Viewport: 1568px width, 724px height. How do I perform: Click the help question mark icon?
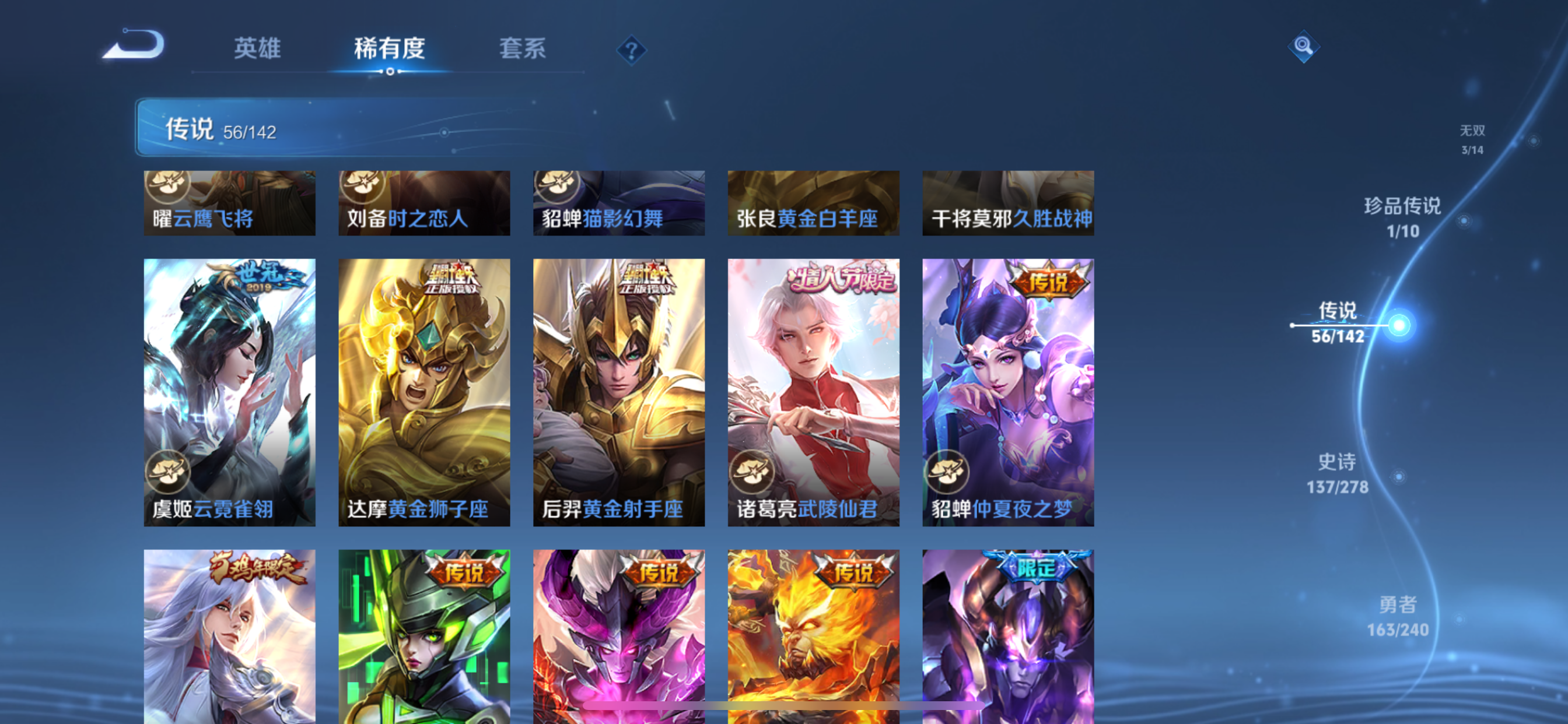[632, 51]
